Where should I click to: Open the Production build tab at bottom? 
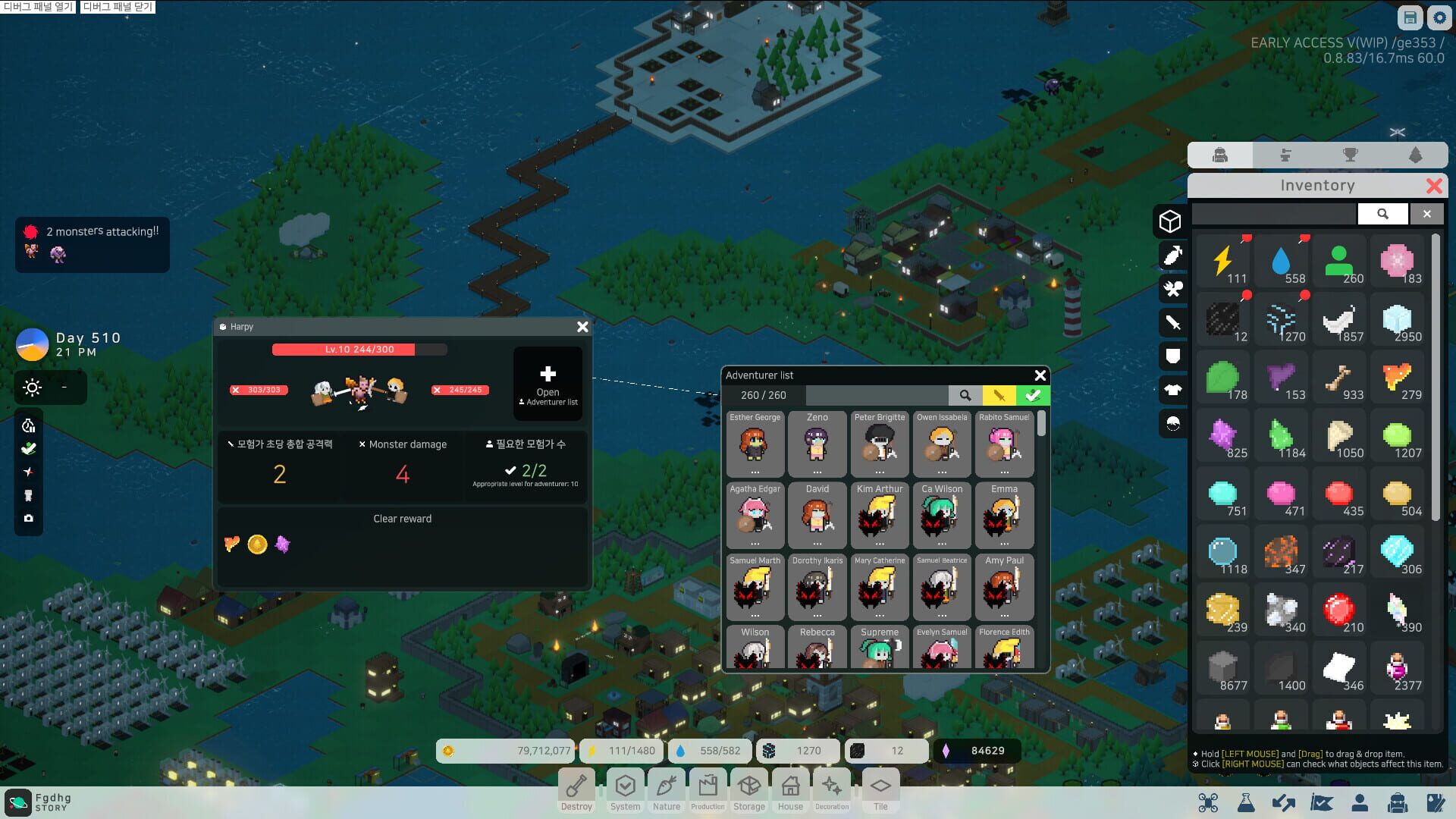coord(708,789)
